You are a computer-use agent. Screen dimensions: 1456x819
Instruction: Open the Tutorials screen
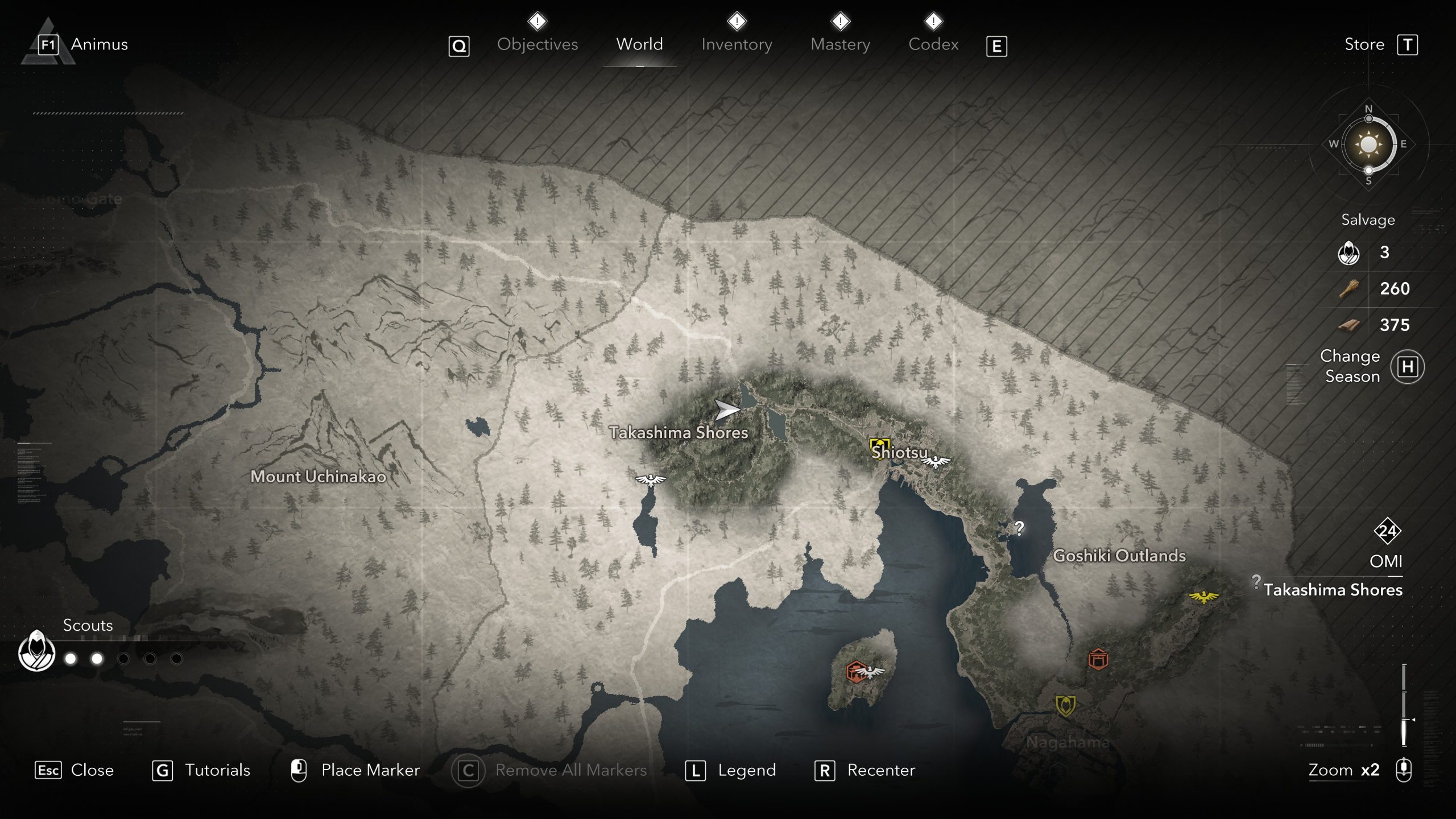tap(217, 770)
